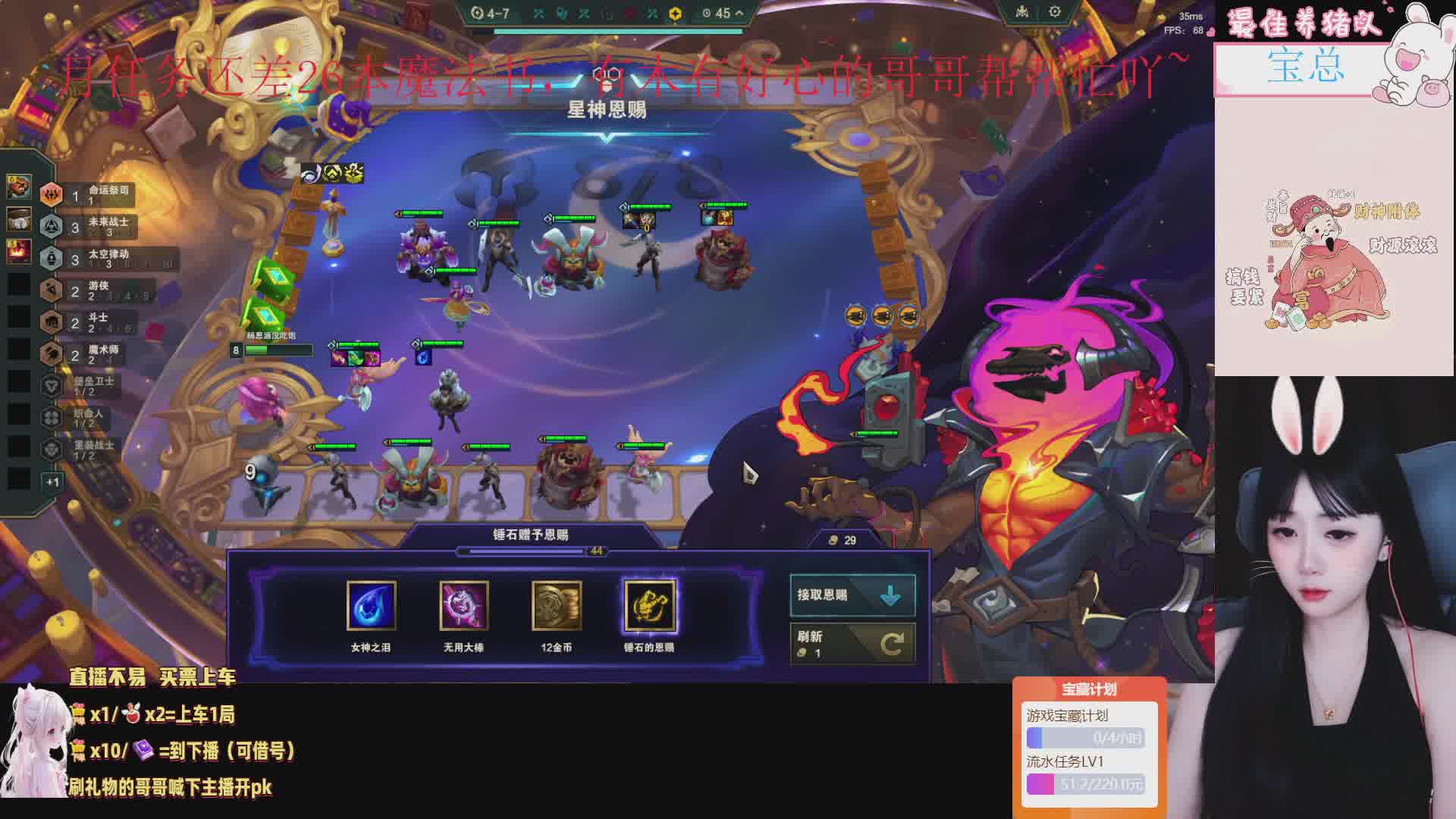Choose the 无用大棒 item reward
1456x819 pixels.
(464, 605)
